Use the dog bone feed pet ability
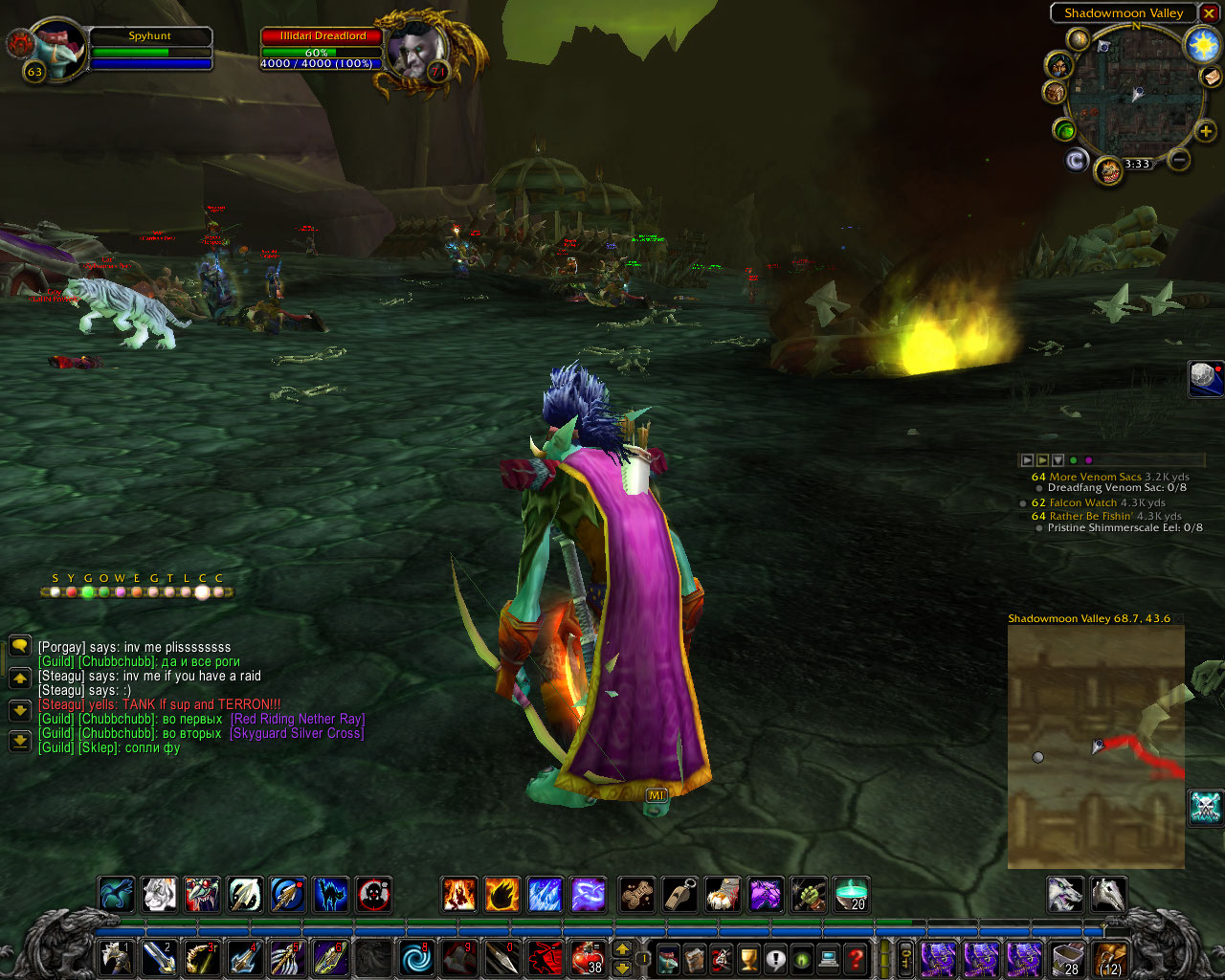The image size is (1225, 980). click(636, 894)
